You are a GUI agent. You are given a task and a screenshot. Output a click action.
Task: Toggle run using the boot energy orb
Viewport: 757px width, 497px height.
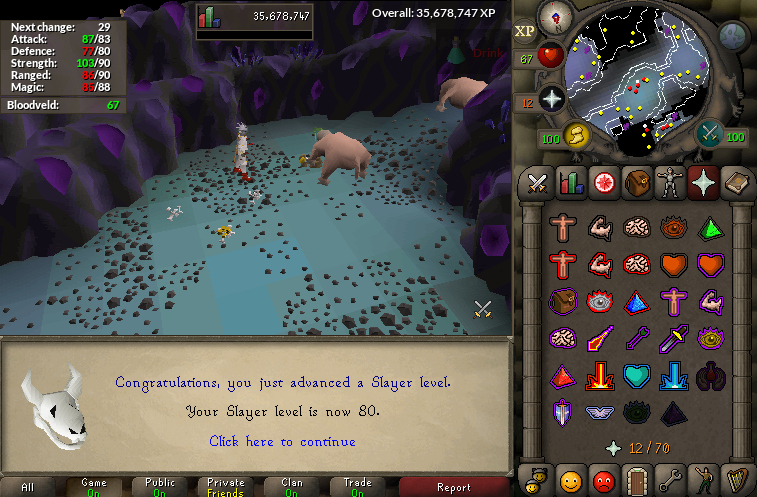point(575,135)
